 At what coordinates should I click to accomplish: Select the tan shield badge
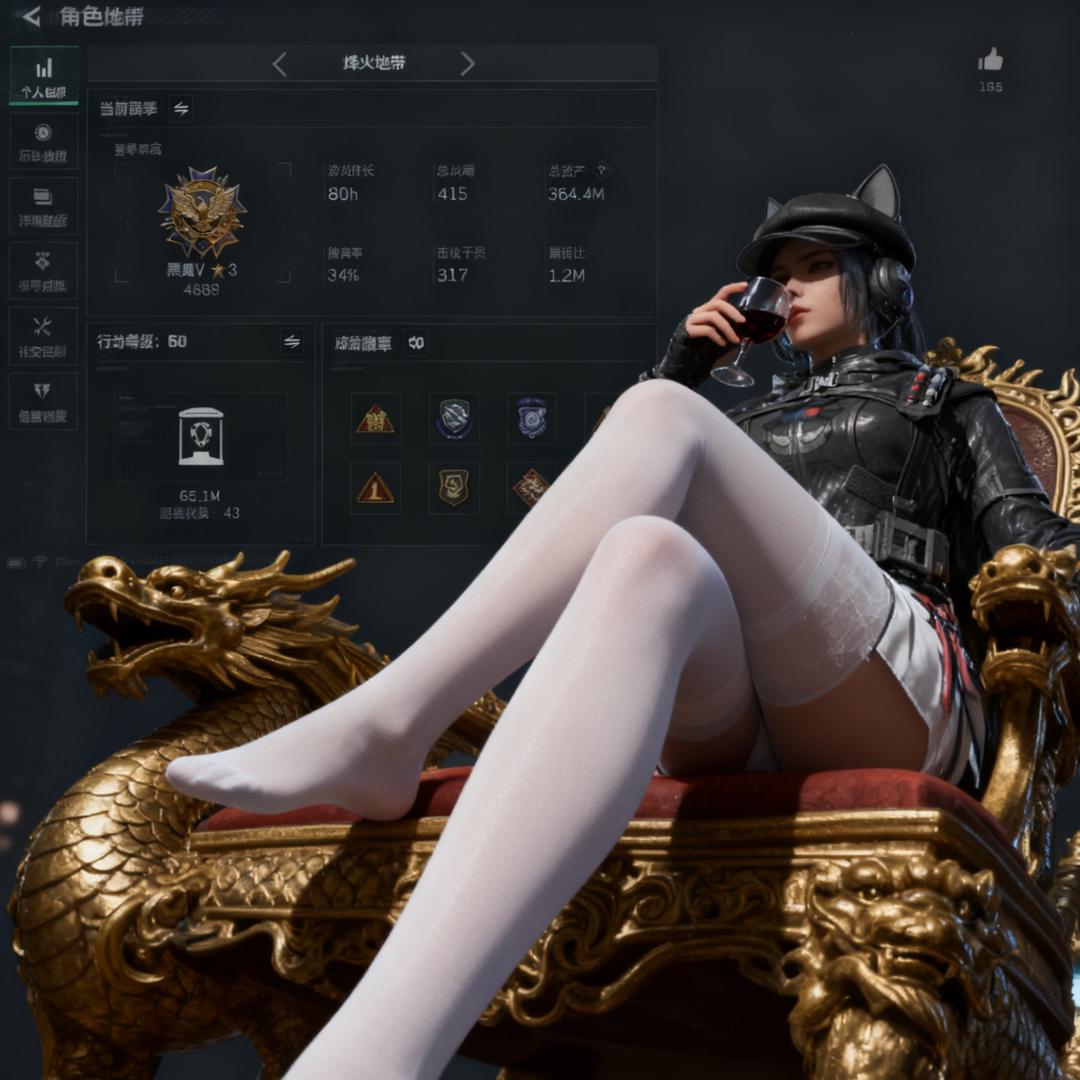[453, 487]
